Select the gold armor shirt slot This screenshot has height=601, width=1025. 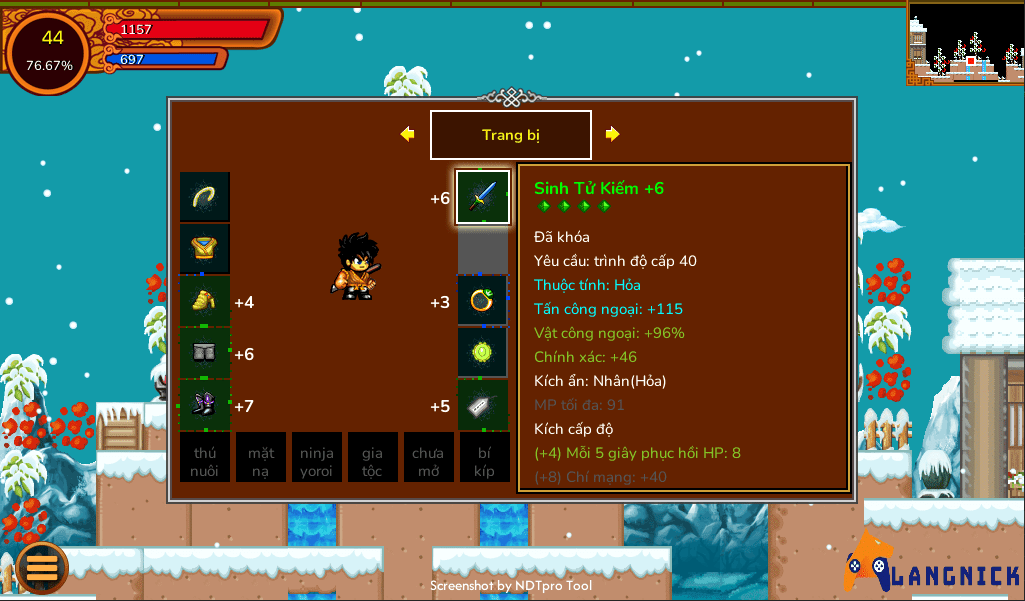[x=205, y=249]
